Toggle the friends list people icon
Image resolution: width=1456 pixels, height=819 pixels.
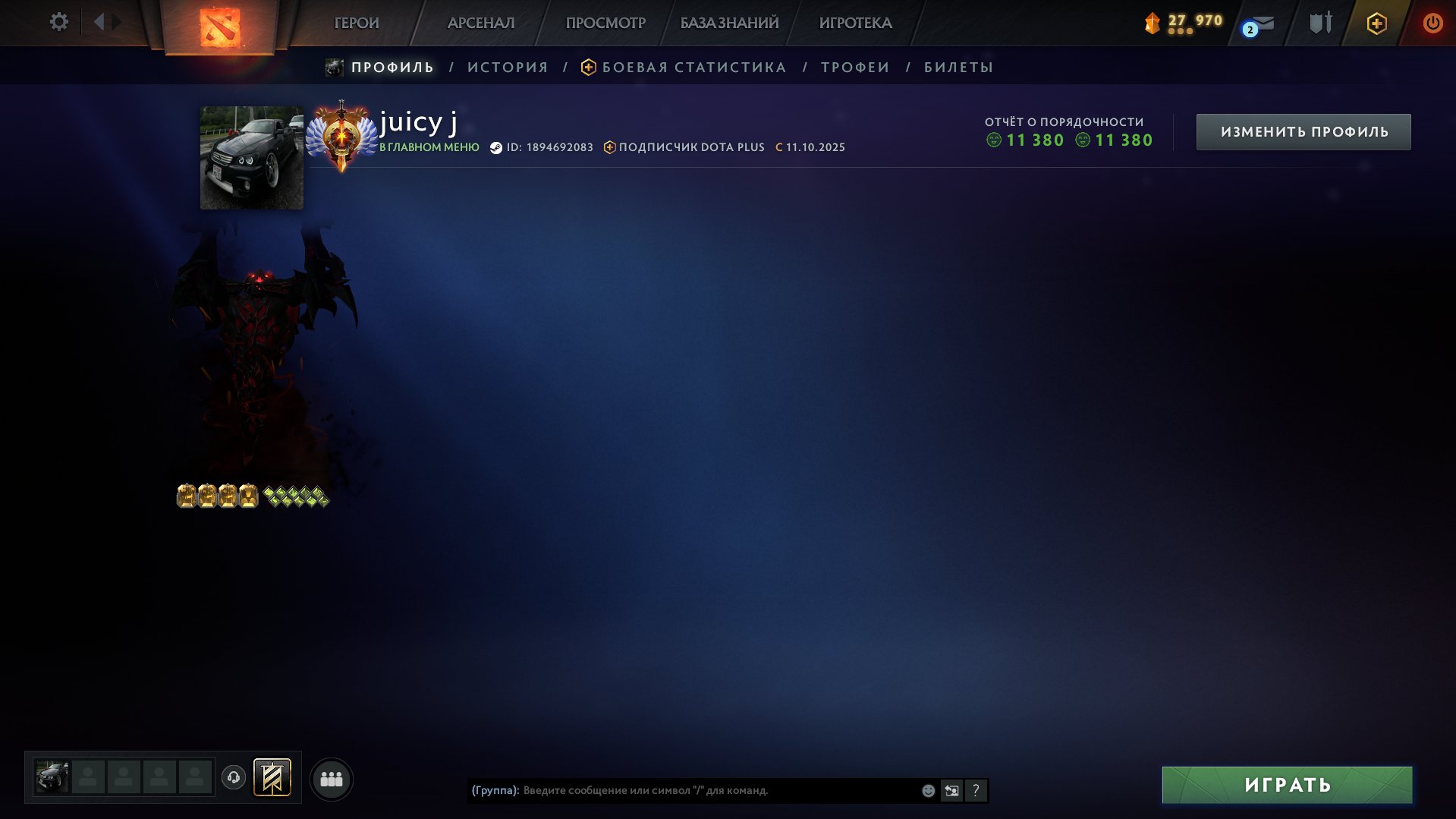click(x=332, y=777)
